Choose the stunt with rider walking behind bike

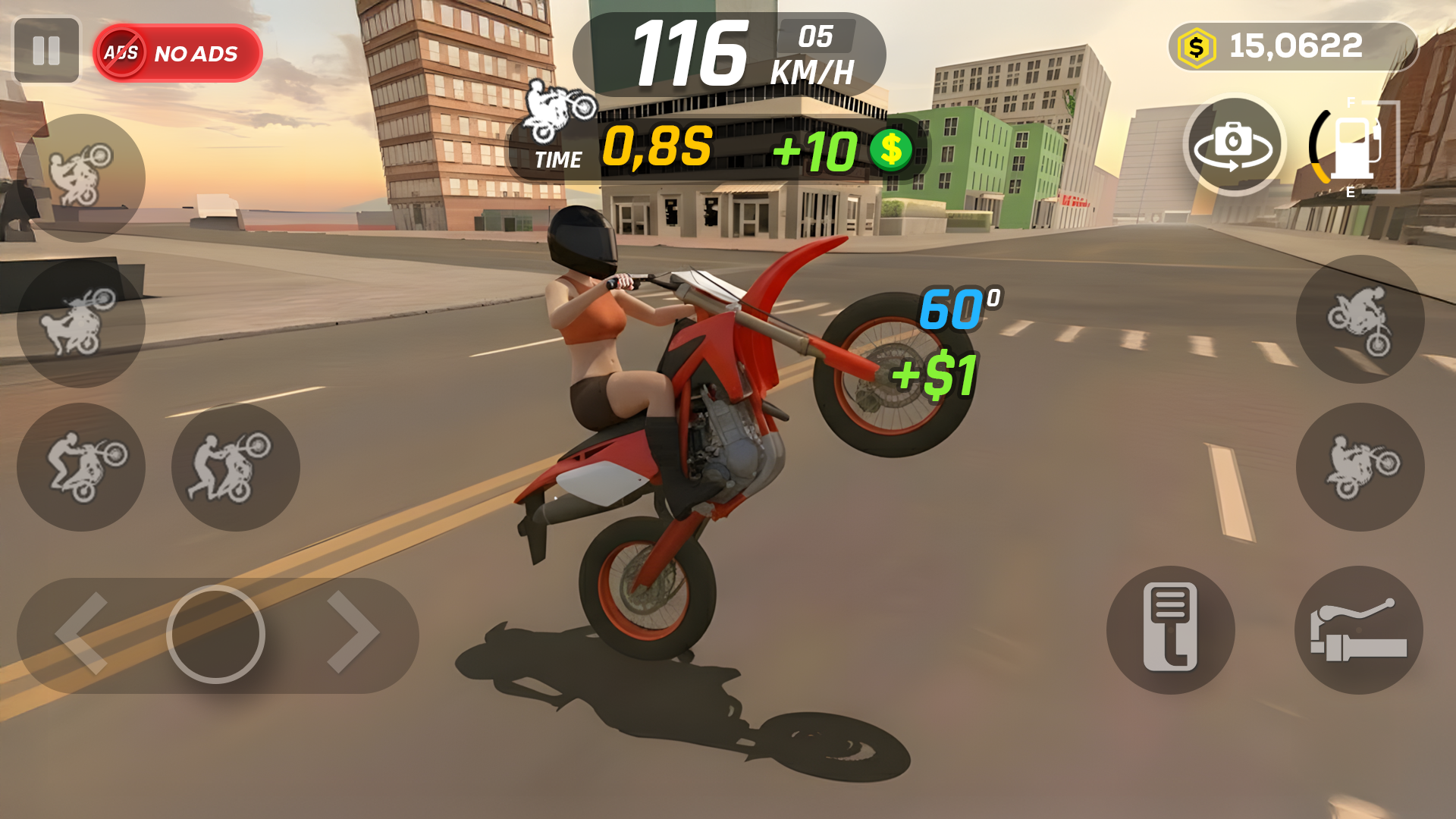[235, 466]
